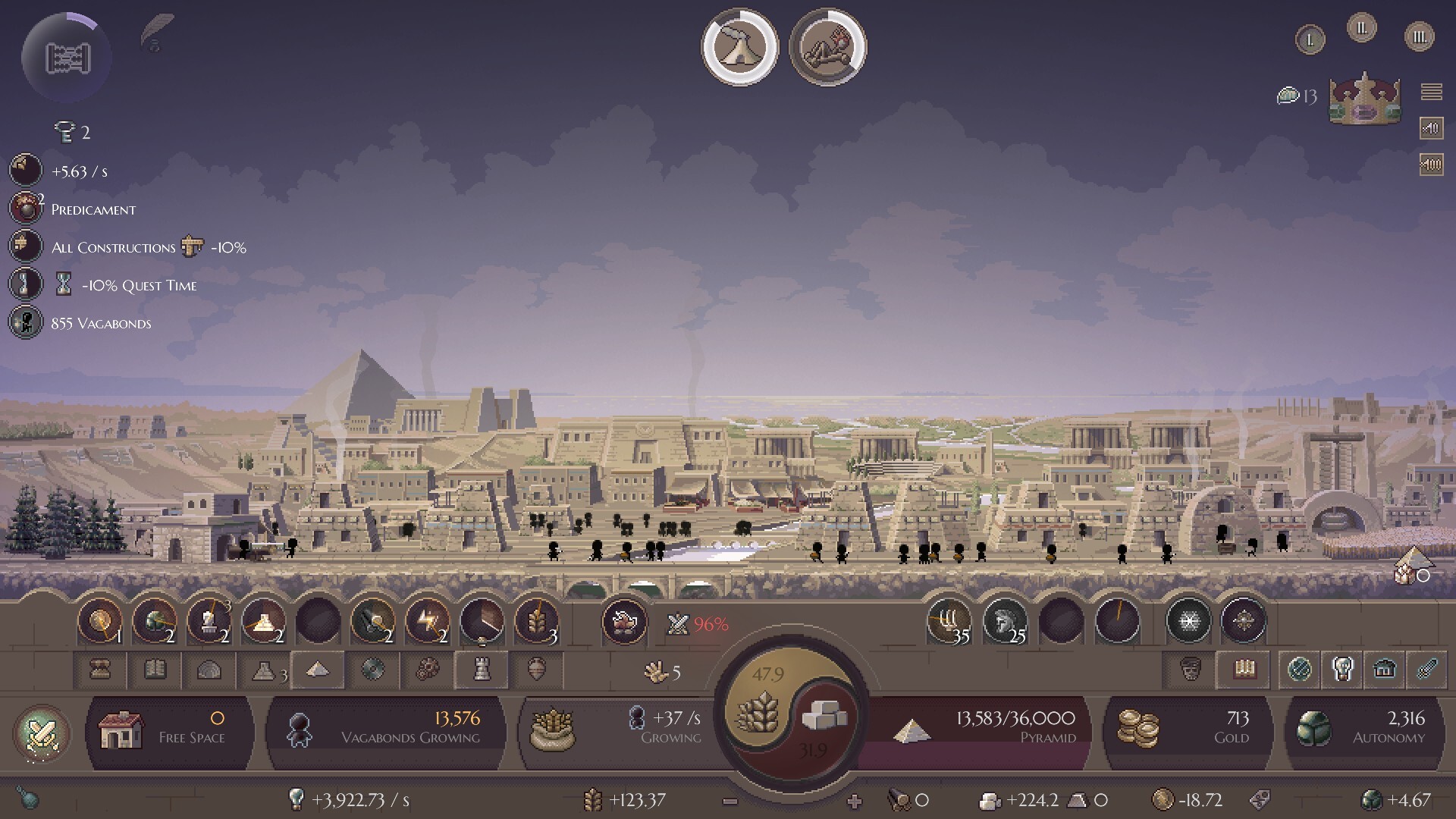Select the x10 multiplier button

pyautogui.click(x=1431, y=128)
